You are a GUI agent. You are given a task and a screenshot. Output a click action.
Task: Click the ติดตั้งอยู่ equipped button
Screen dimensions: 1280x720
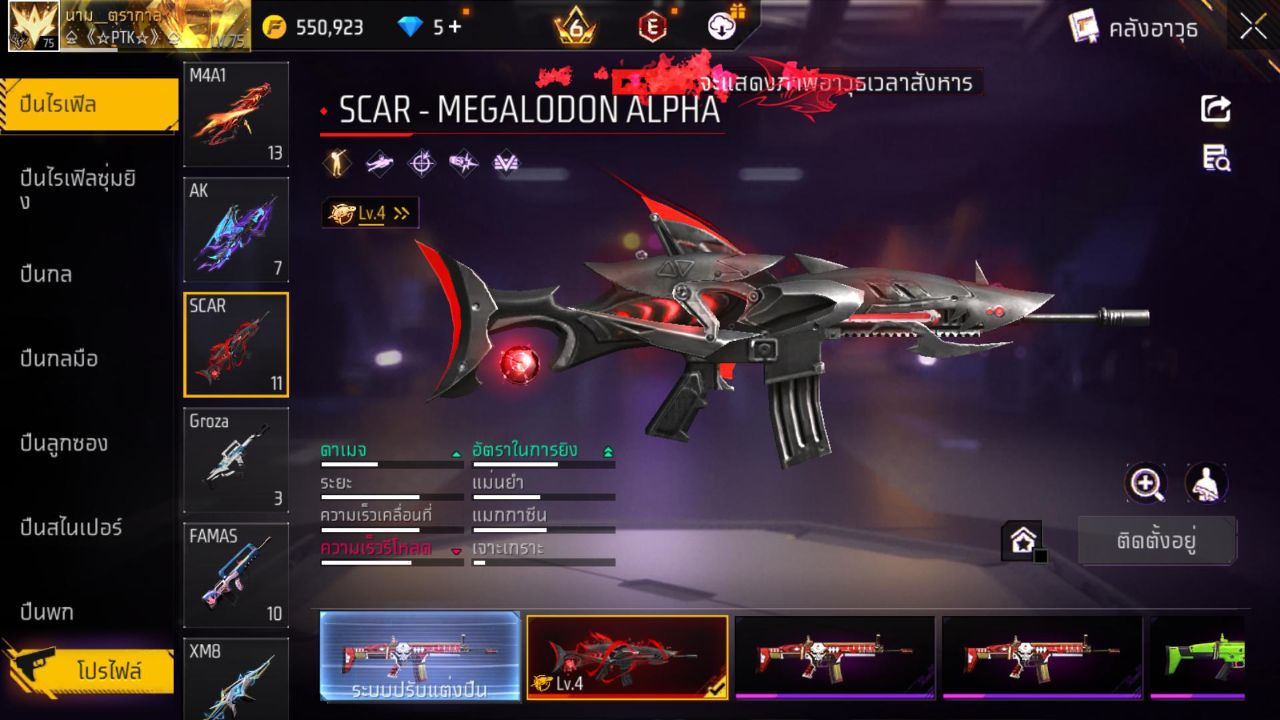click(x=1156, y=539)
